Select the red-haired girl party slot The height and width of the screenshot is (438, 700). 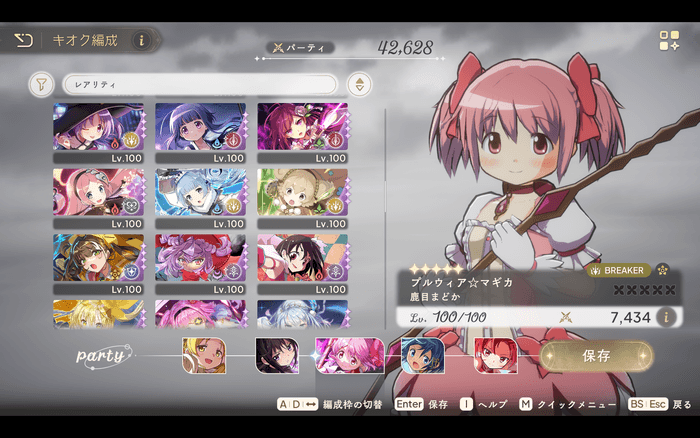click(x=495, y=355)
